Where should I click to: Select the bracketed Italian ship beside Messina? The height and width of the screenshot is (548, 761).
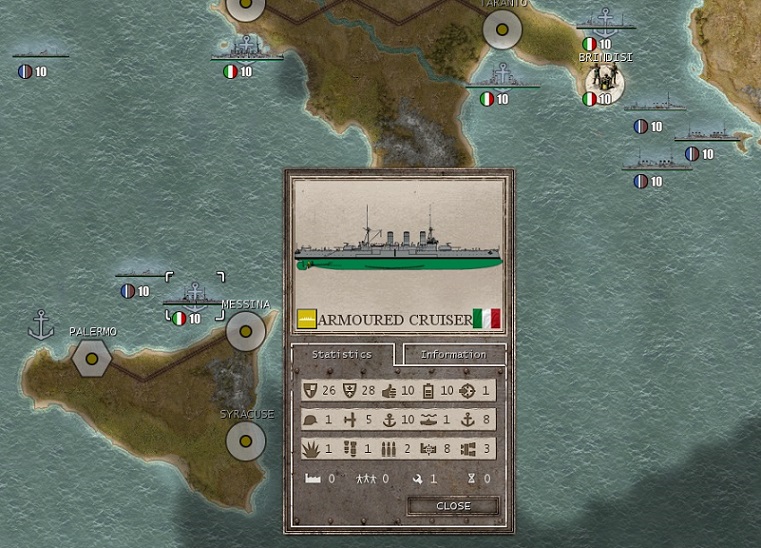pos(192,299)
